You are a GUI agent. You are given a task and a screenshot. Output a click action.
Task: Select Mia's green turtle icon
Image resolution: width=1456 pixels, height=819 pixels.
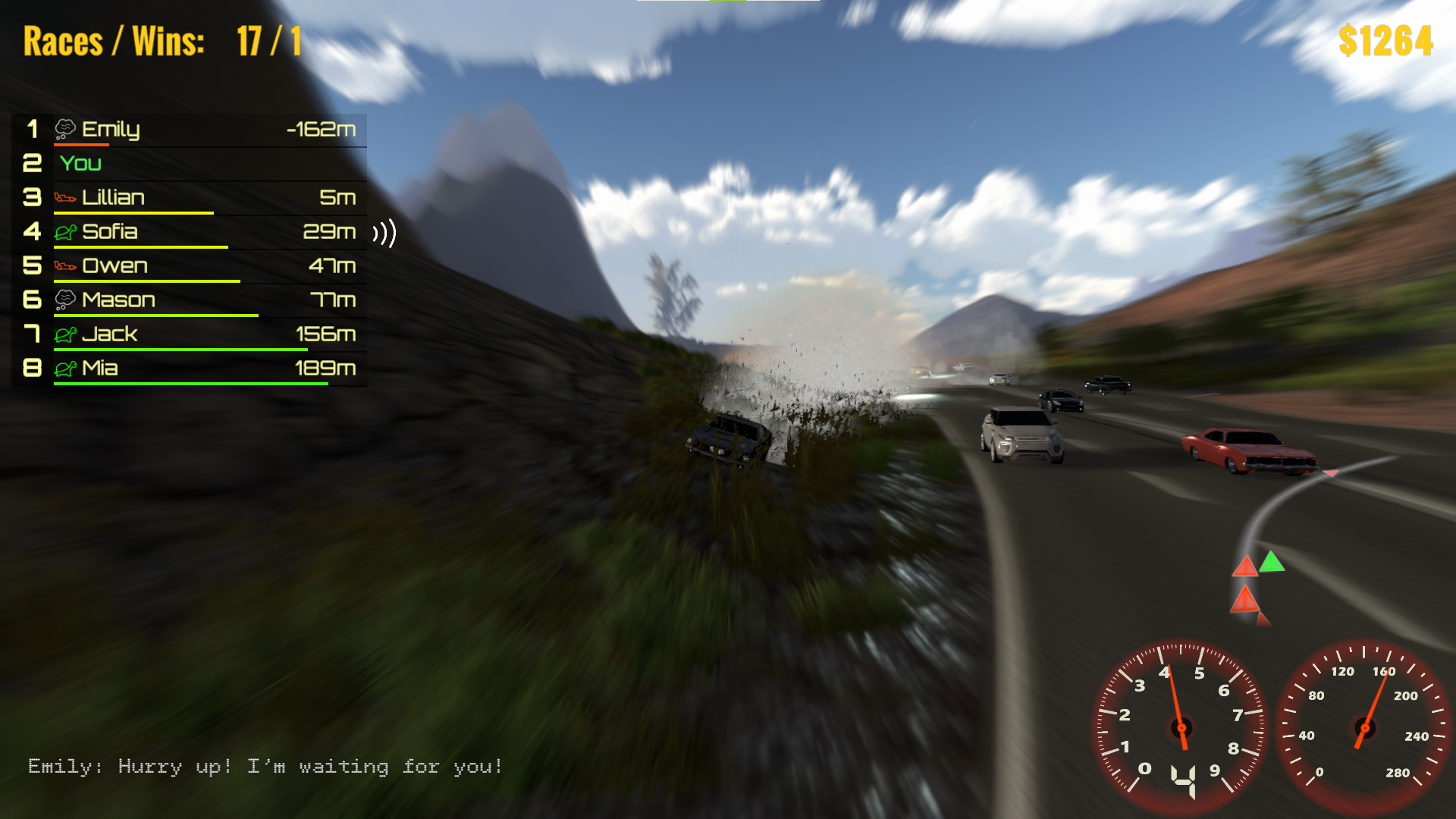coord(66,368)
